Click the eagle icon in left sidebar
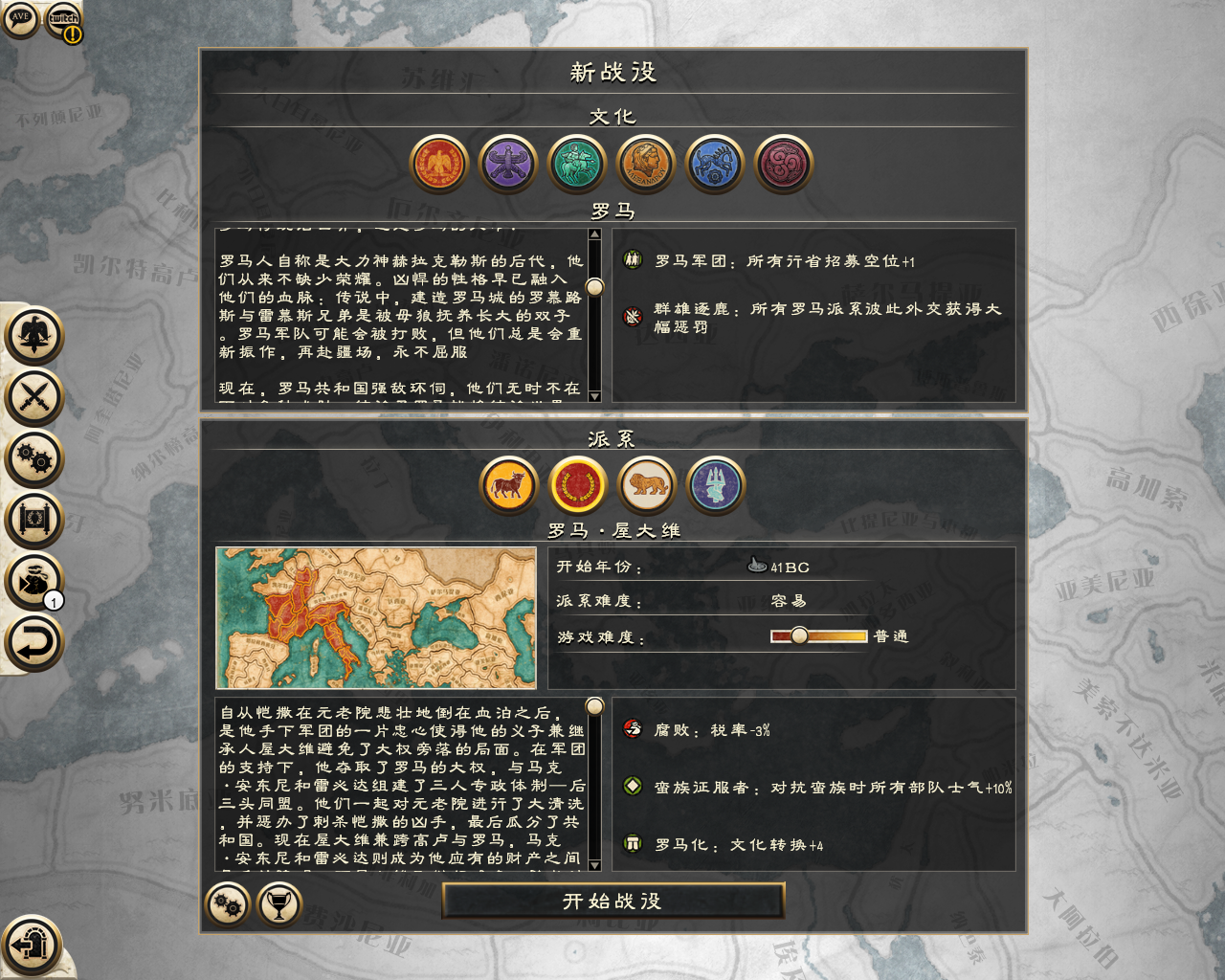The height and width of the screenshot is (980, 1225). 33,337
